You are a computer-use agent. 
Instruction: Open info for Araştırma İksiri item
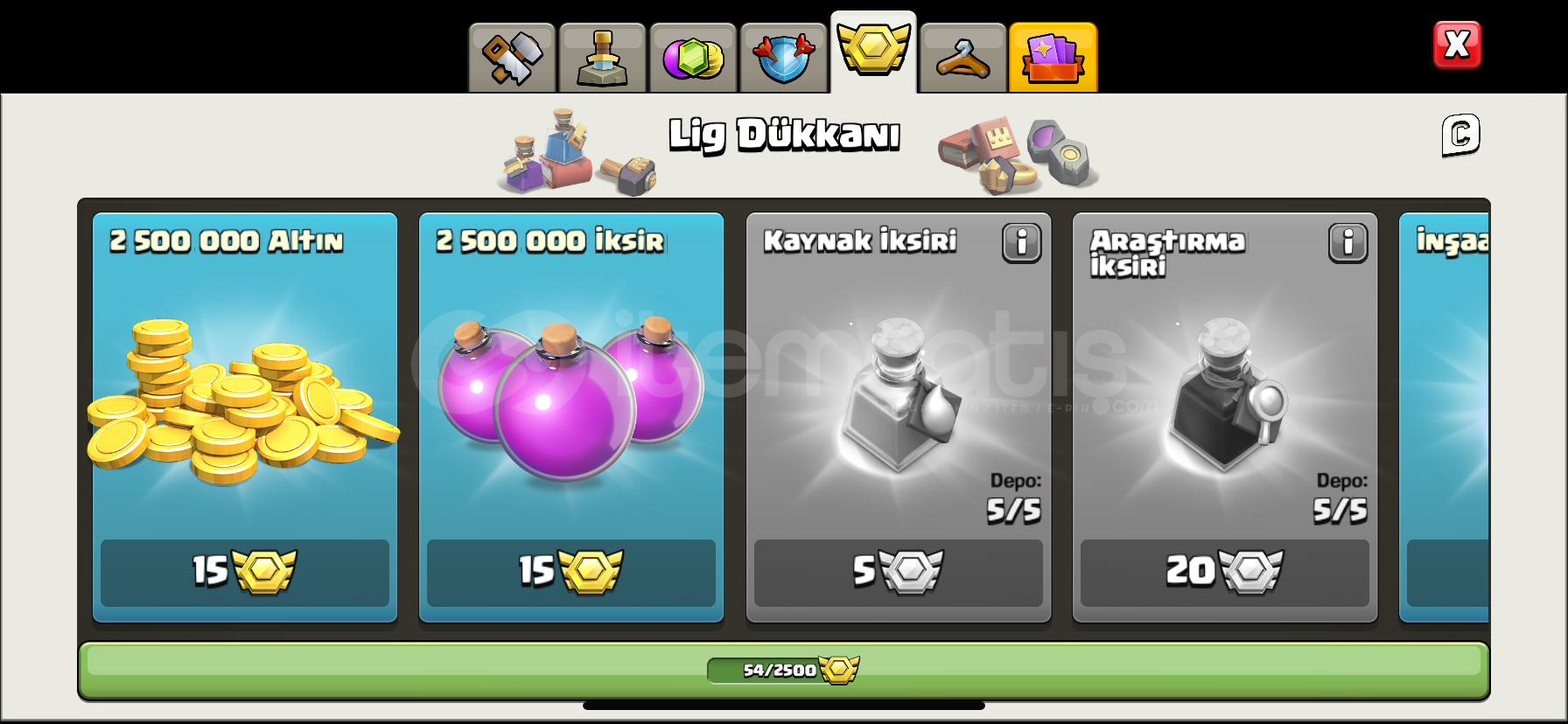pos(1347,244)
